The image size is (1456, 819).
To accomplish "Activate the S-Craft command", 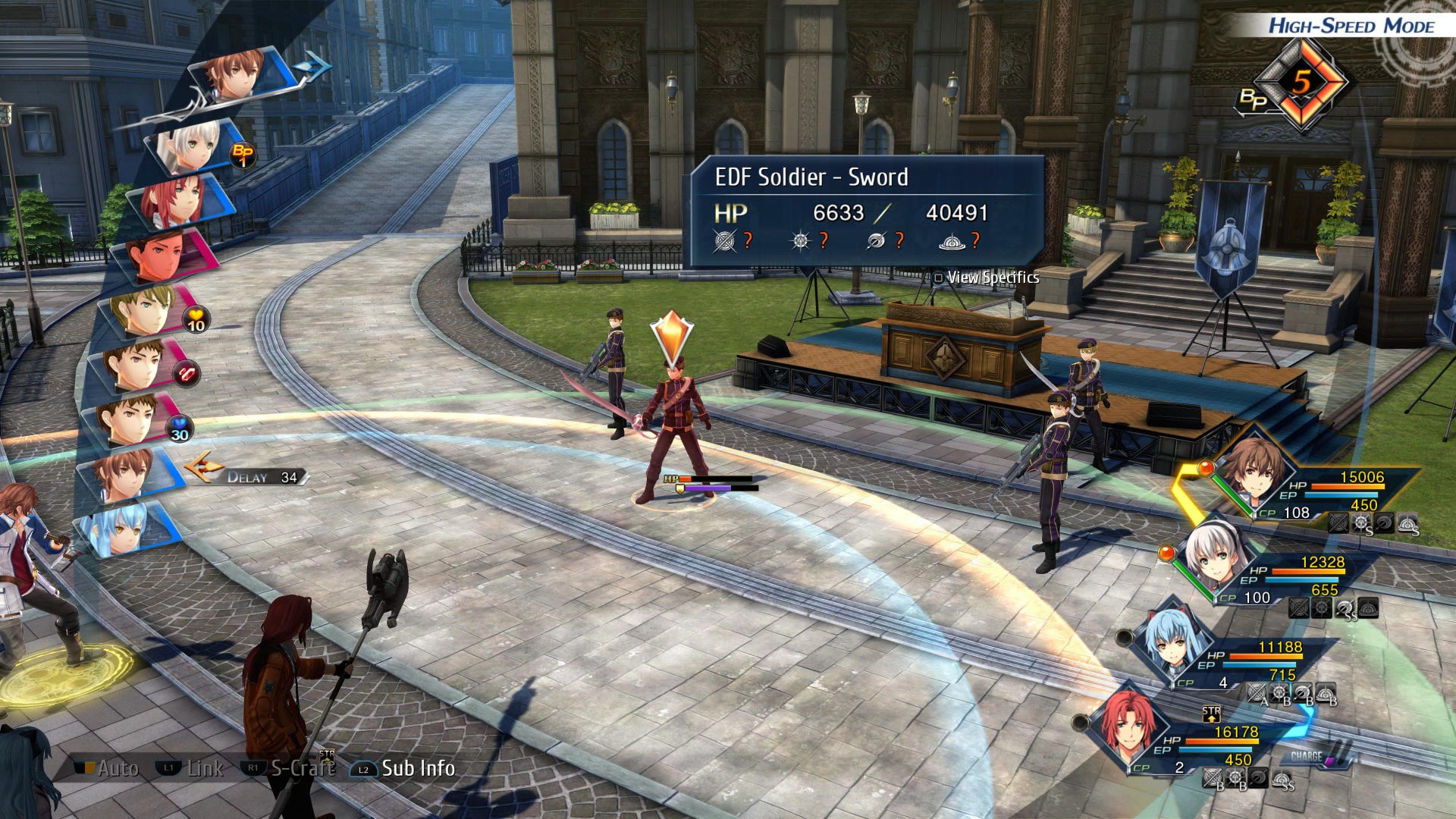I will click(x=288, y=769).
